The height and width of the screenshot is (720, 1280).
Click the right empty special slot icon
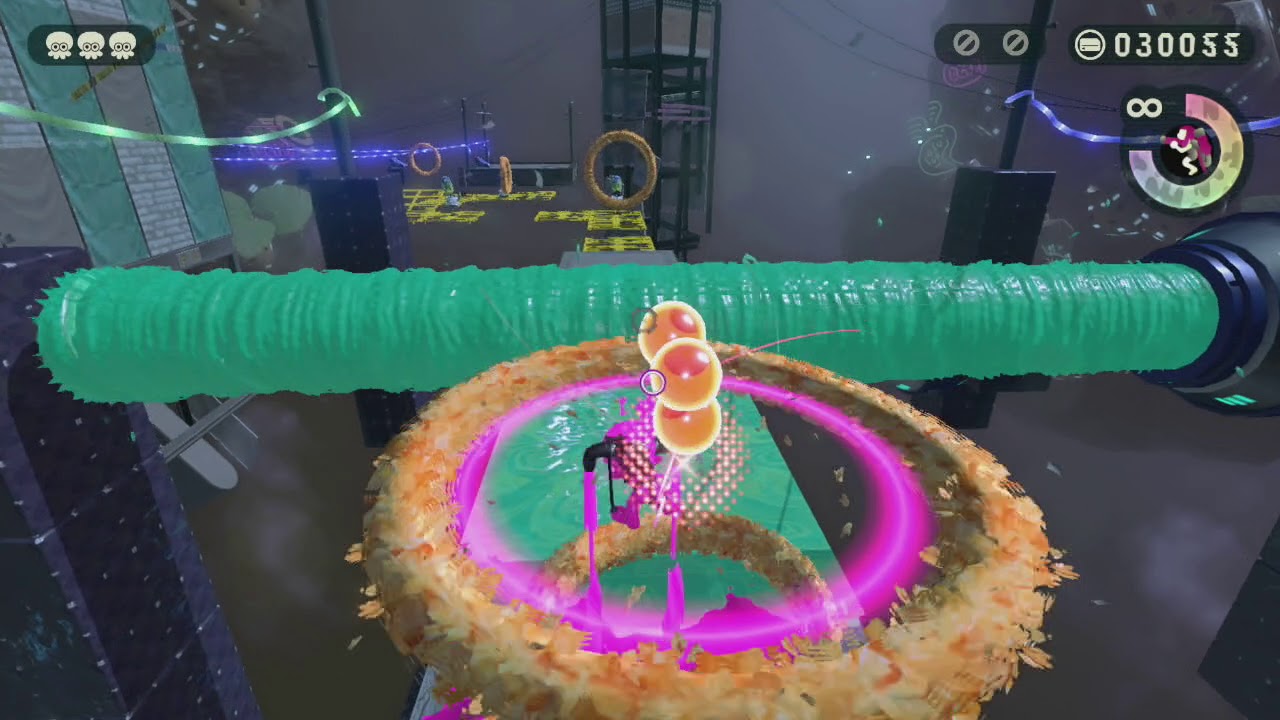click(1014, 44)
